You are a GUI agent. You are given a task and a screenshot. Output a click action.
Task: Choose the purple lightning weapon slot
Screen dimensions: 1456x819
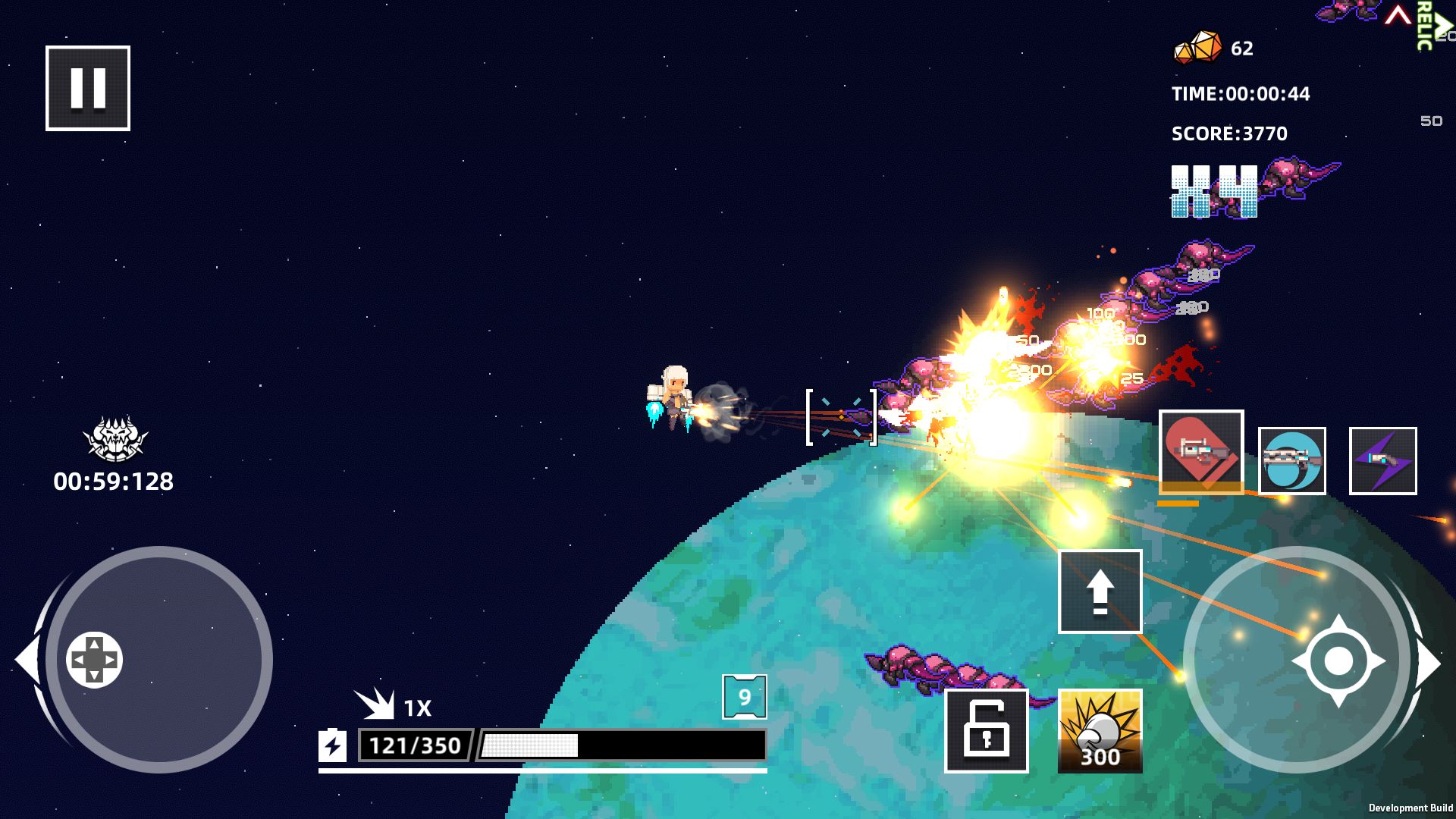point(1382,461)
